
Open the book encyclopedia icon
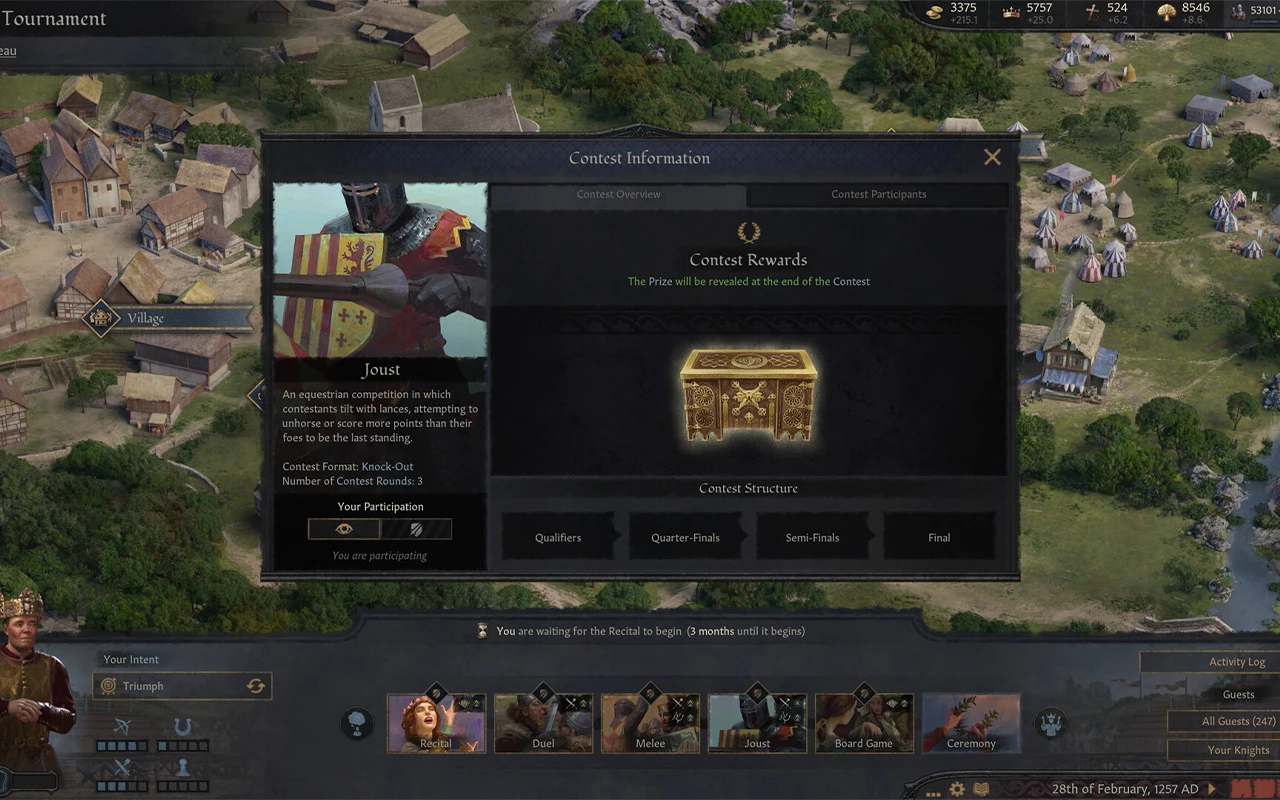[982, 789]
